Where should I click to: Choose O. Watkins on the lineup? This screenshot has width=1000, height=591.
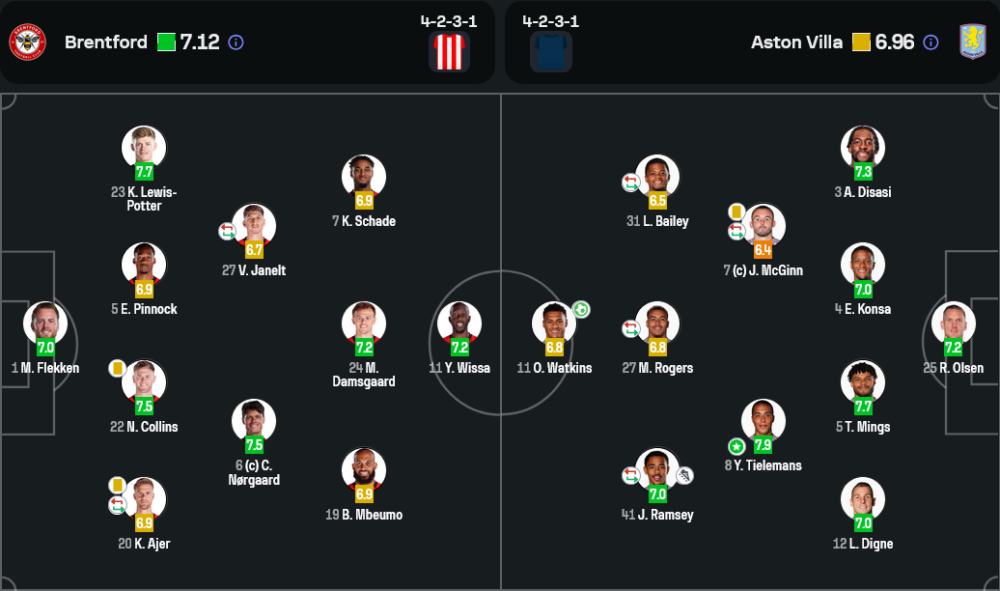[x=554, y=324]
